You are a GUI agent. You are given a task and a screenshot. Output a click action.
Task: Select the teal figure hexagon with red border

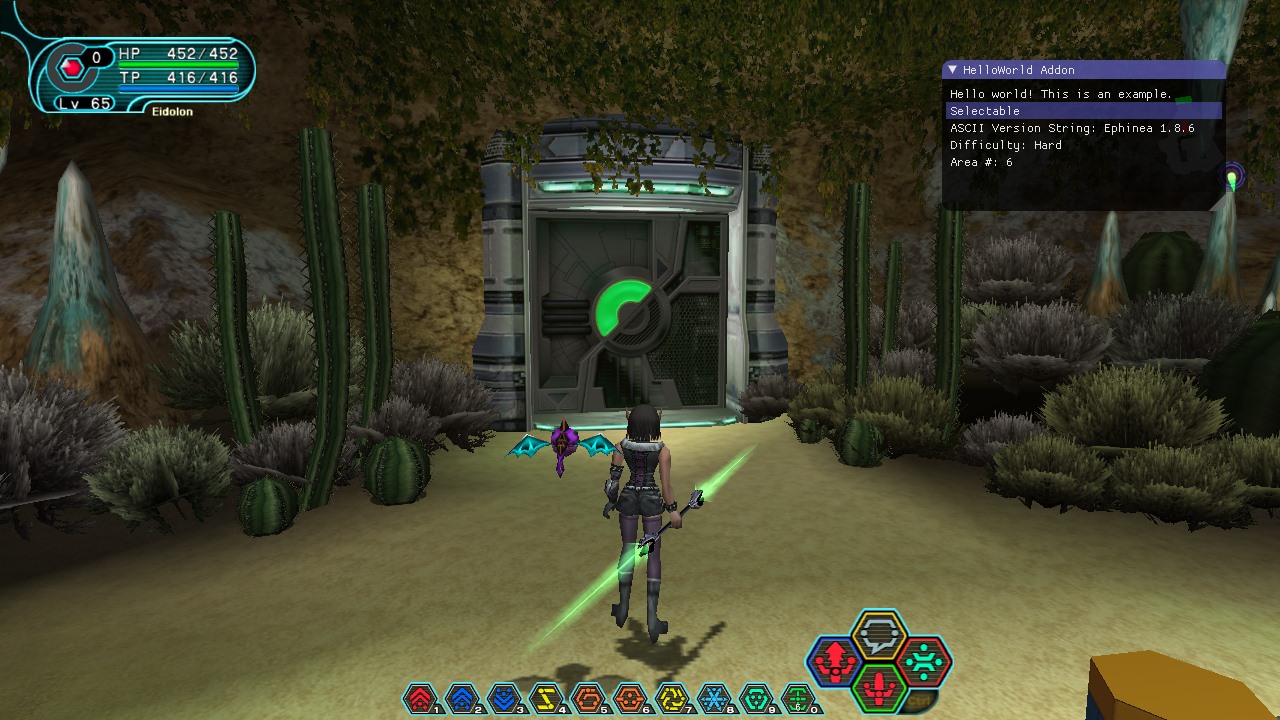click(x=924, y=660)
